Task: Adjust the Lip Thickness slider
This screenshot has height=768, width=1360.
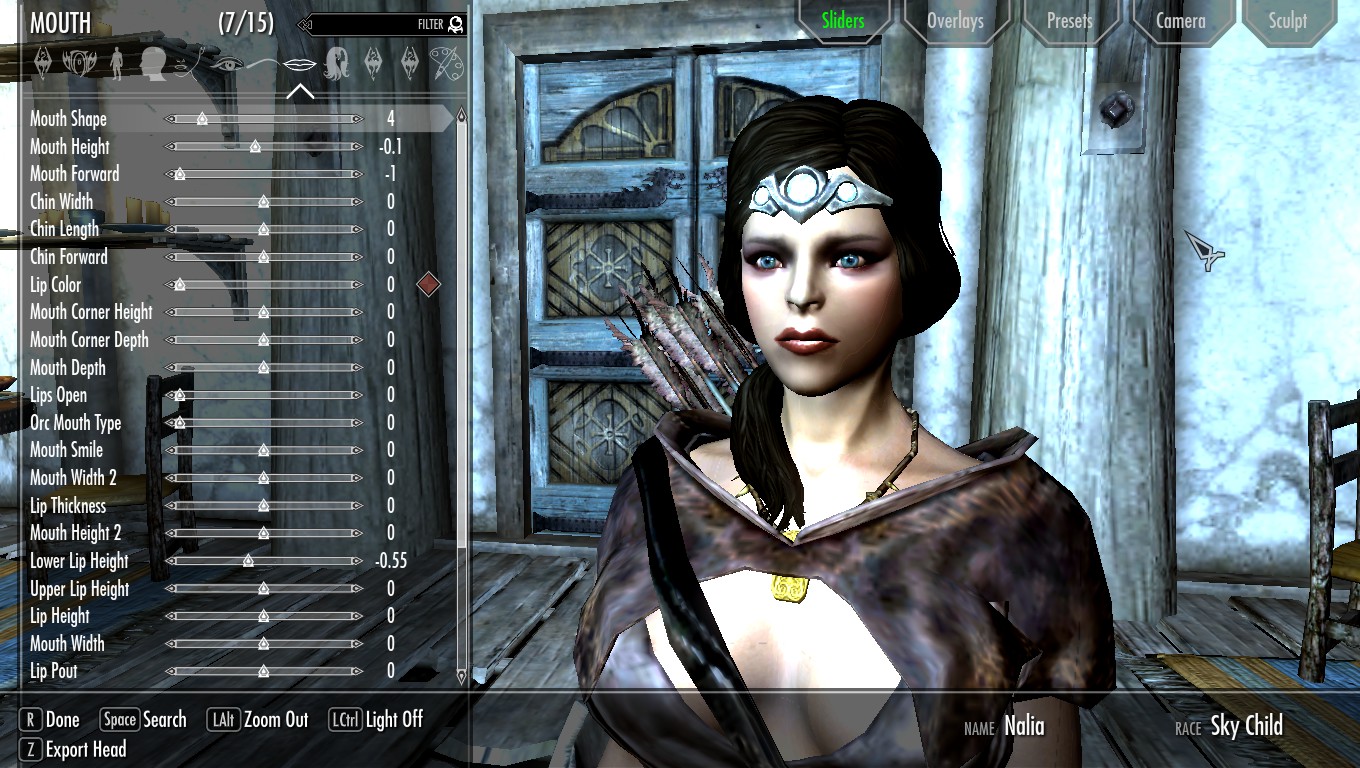Action: (x=264, y=506)
